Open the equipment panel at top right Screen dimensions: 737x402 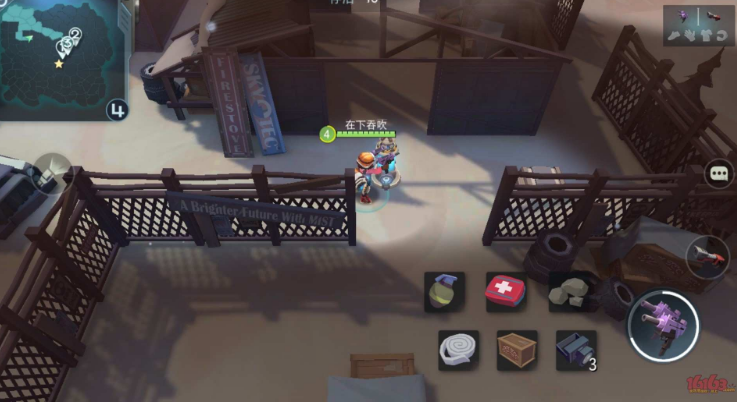point(698,25)
